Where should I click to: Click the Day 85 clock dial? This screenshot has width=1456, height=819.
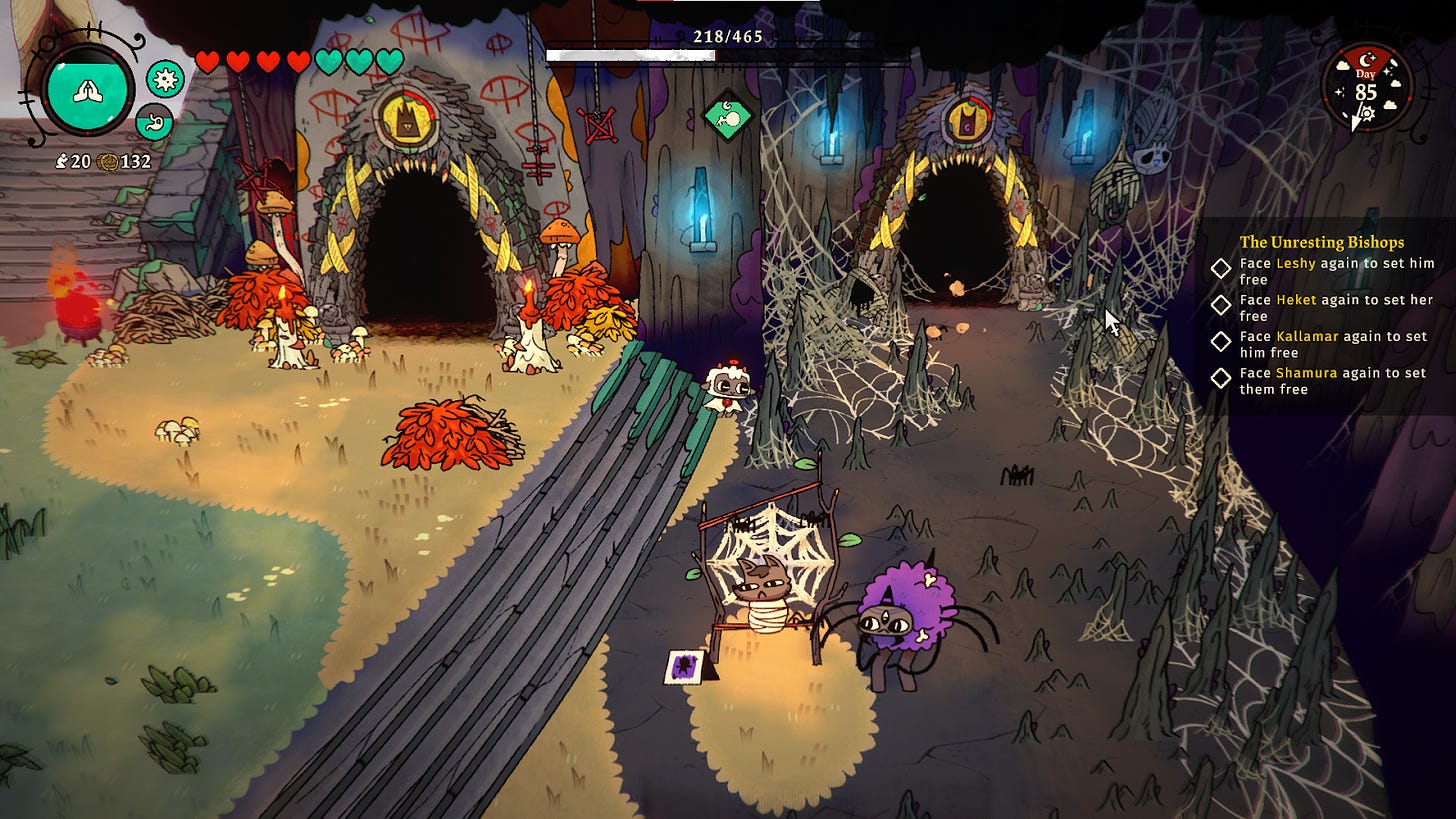[1366, 87]
